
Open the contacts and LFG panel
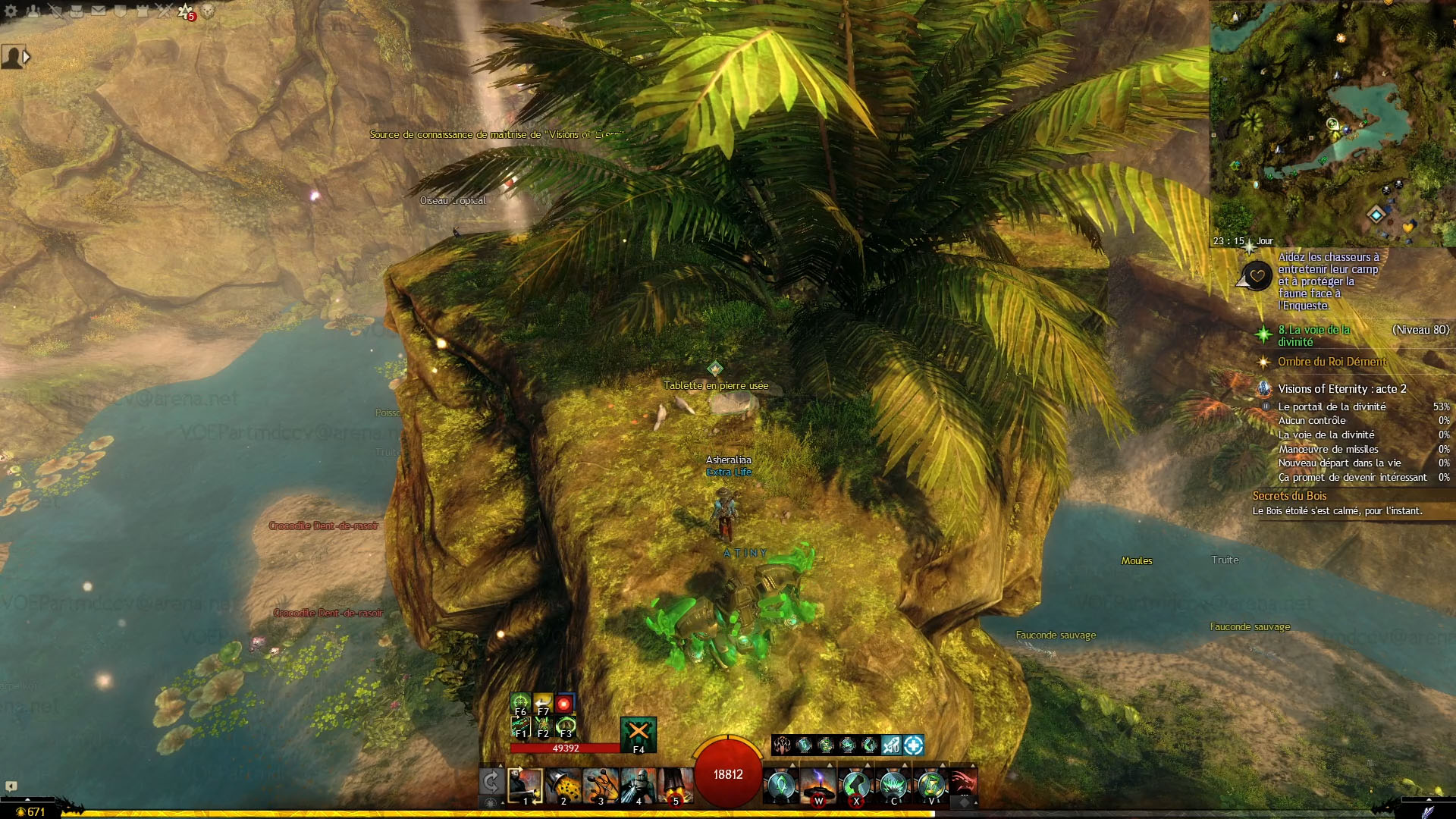click(x=33, y=11)
